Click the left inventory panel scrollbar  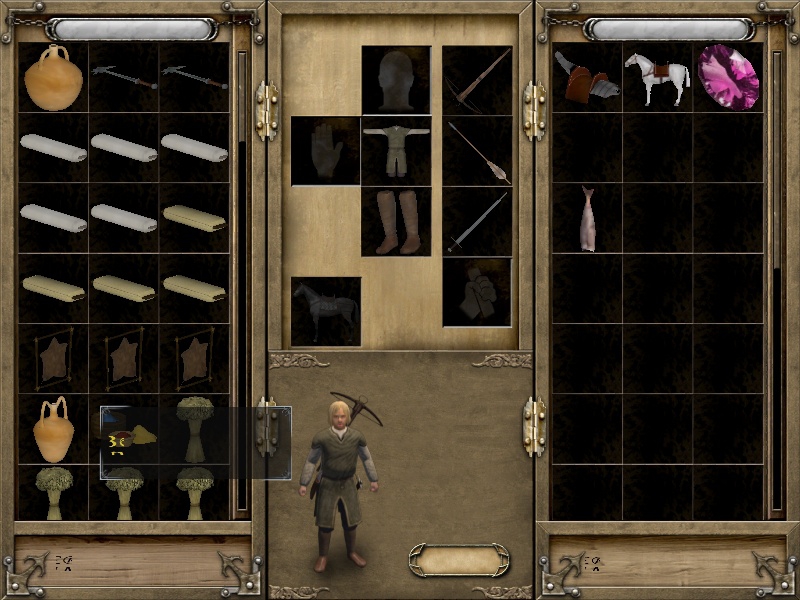(x=241, y=280)
